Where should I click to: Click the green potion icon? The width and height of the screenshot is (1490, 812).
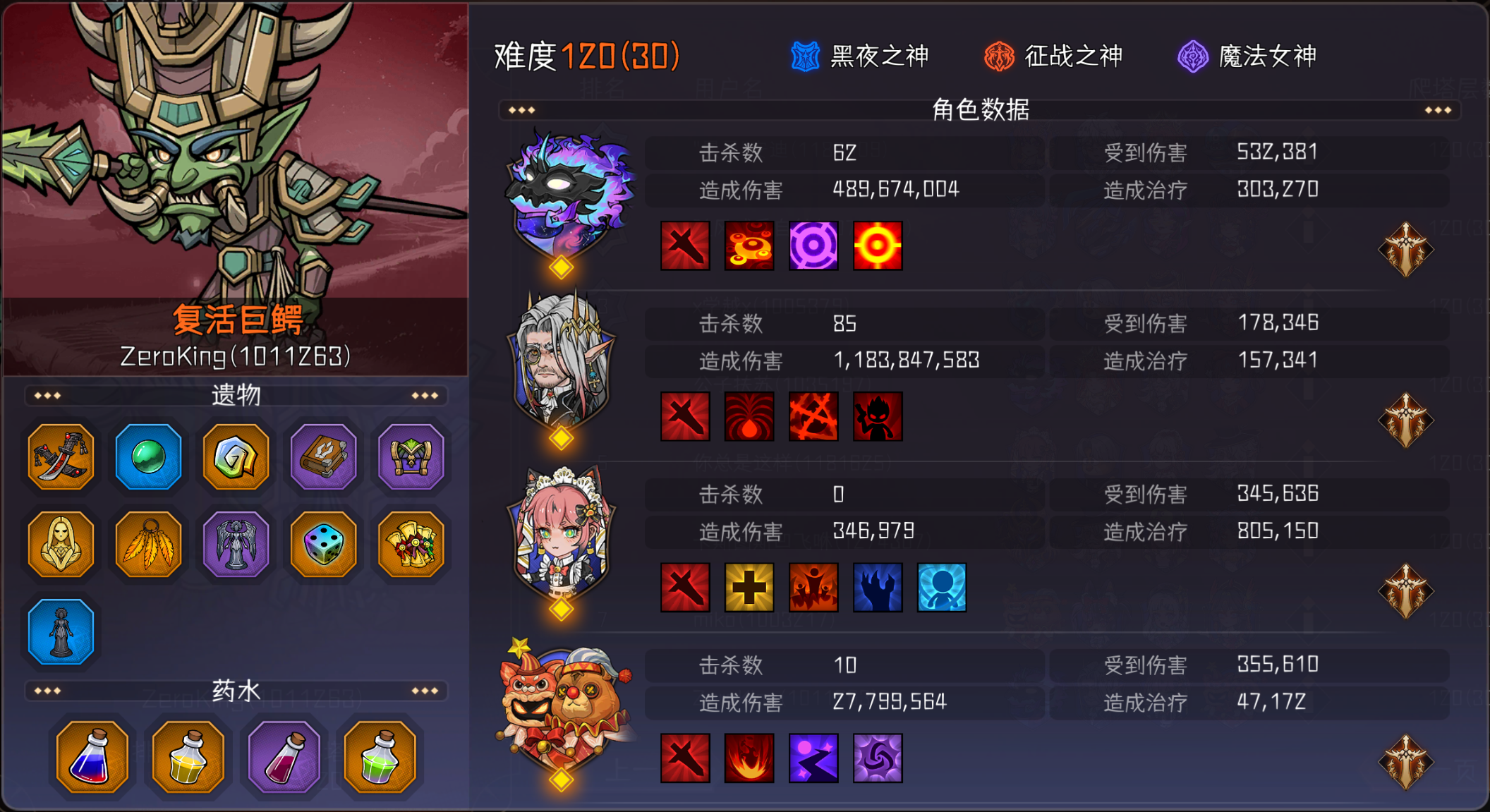[x=380, y=756]
